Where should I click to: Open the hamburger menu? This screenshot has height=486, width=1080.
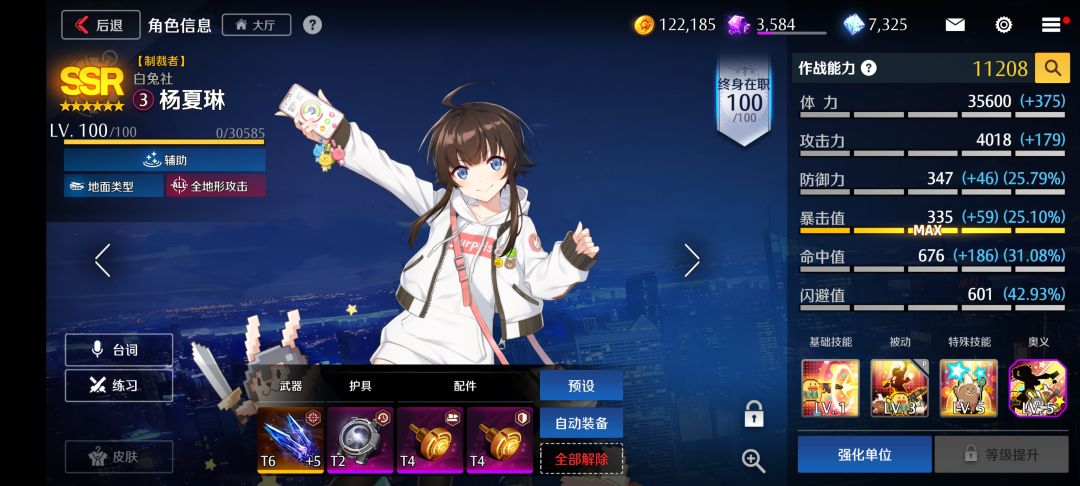pos(1051,25)
